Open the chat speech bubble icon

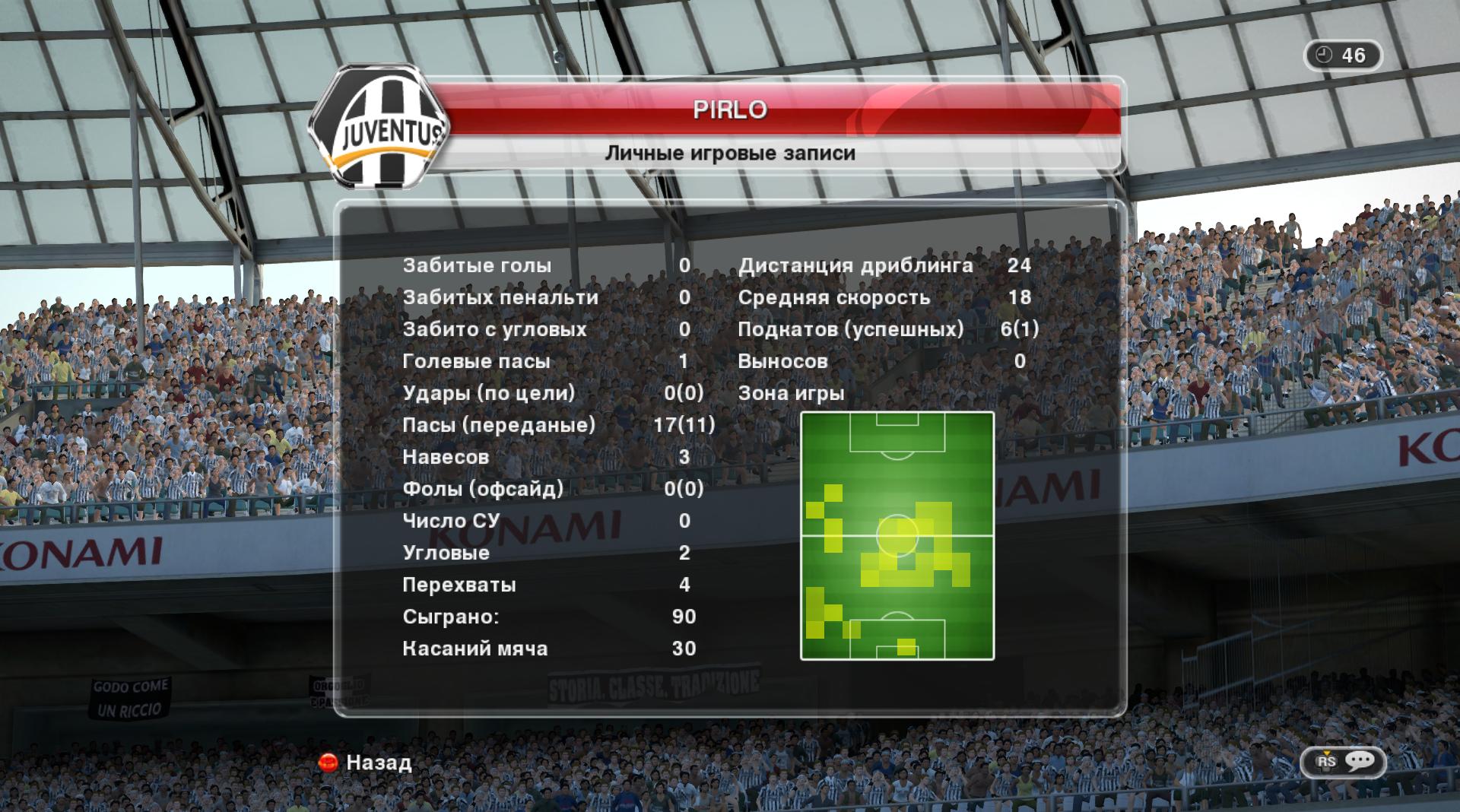[1360, 761]
